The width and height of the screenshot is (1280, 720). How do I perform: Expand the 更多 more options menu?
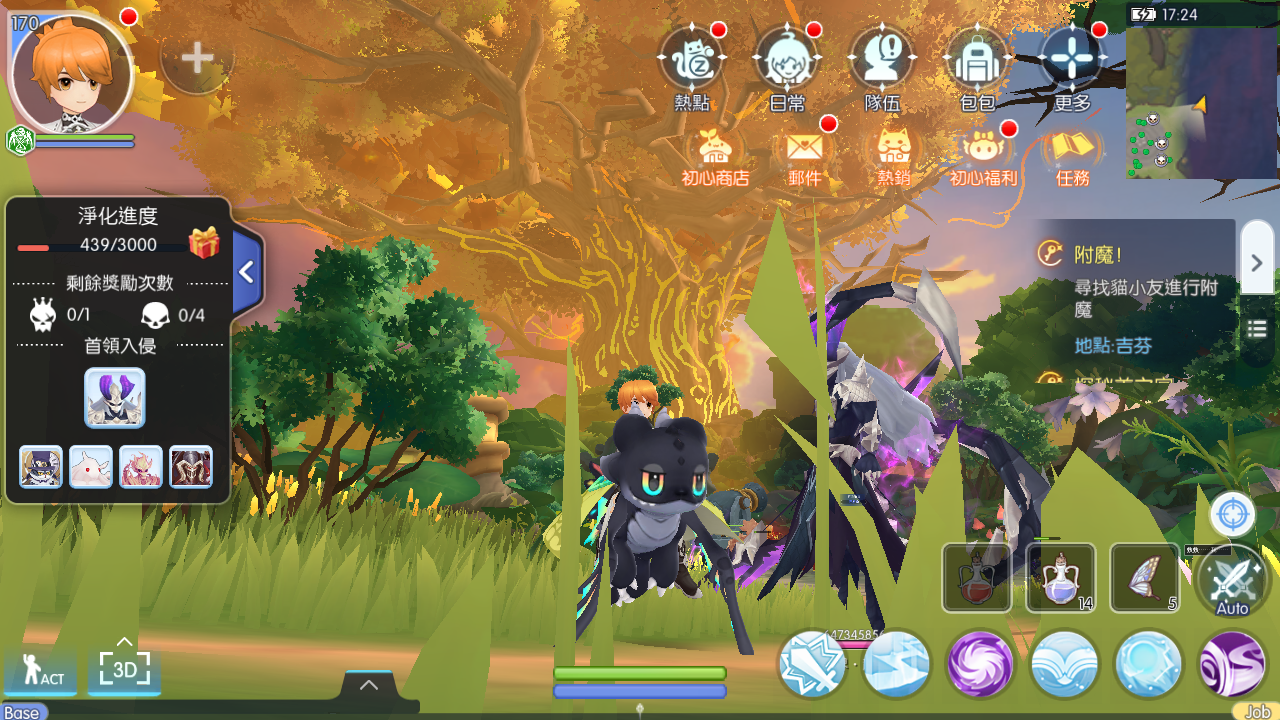pos(1071,62)
